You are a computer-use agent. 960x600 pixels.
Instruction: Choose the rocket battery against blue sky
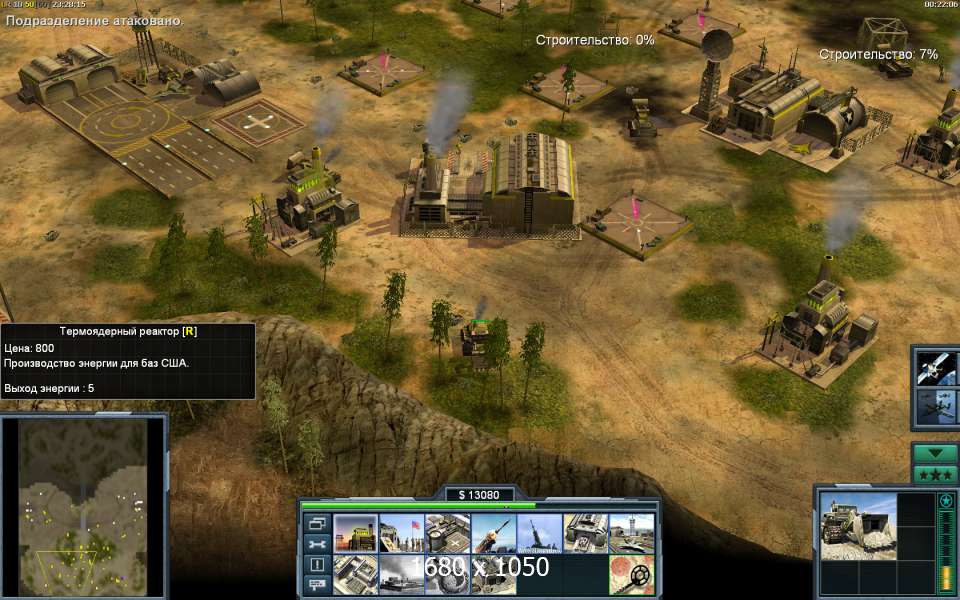[x=539, y=533]
